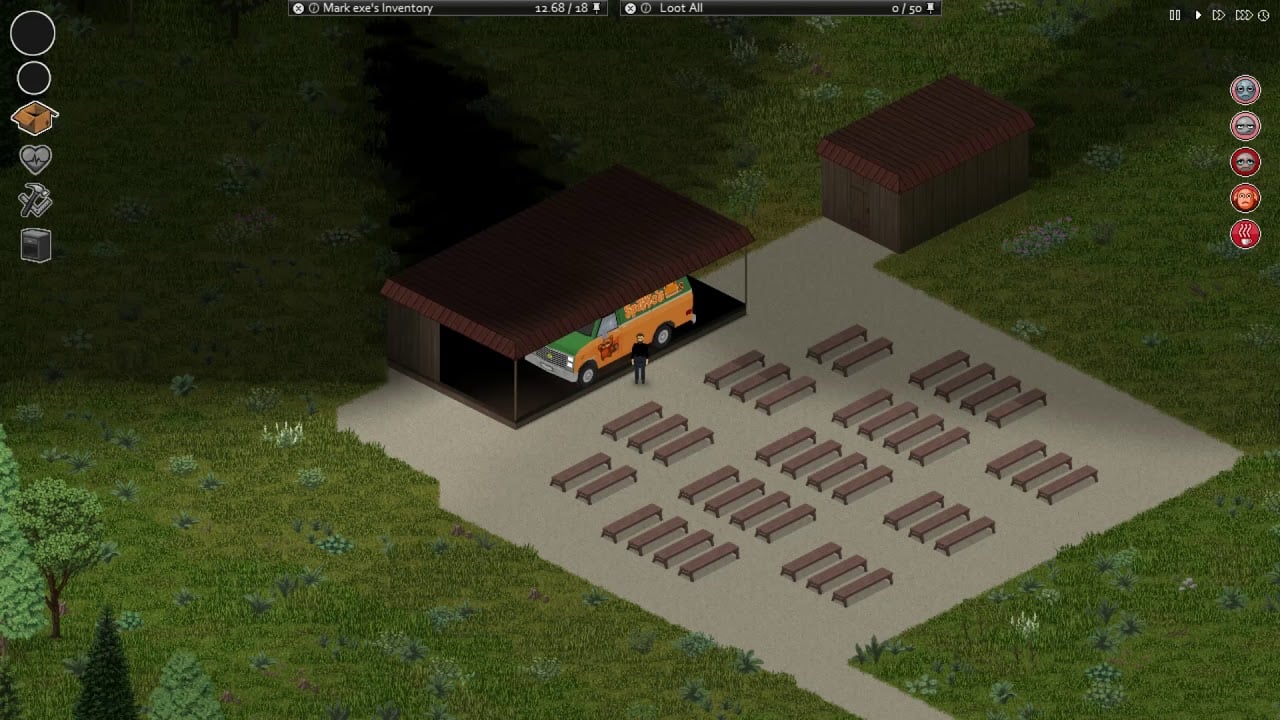This screenshot has width=1280, height=720.
Task: Toggle the pin on Mark exe's Inventory
Action: [597, 8]
